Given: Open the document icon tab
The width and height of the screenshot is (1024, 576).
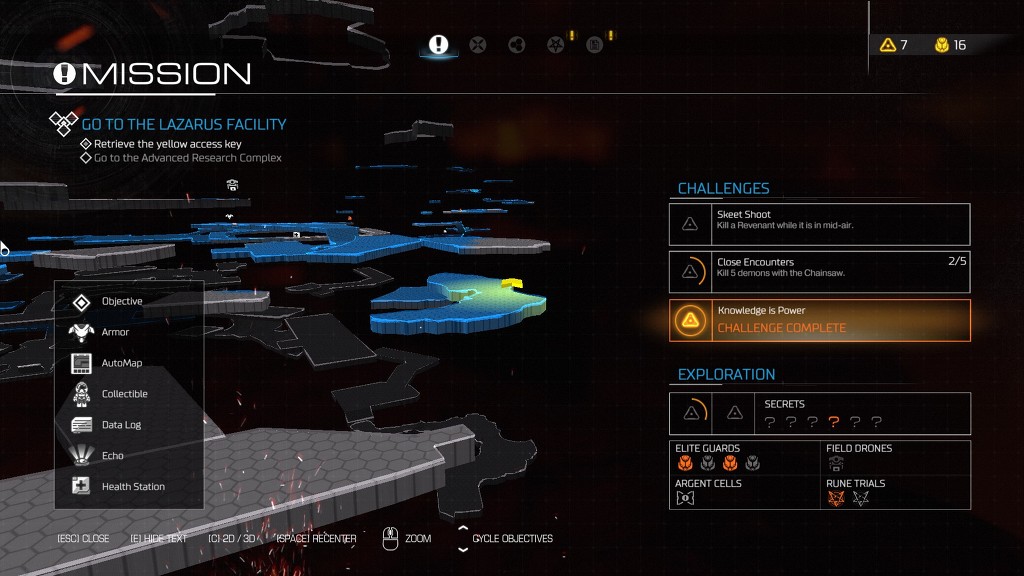Looking at the screenshot, I should click(594, 45).
